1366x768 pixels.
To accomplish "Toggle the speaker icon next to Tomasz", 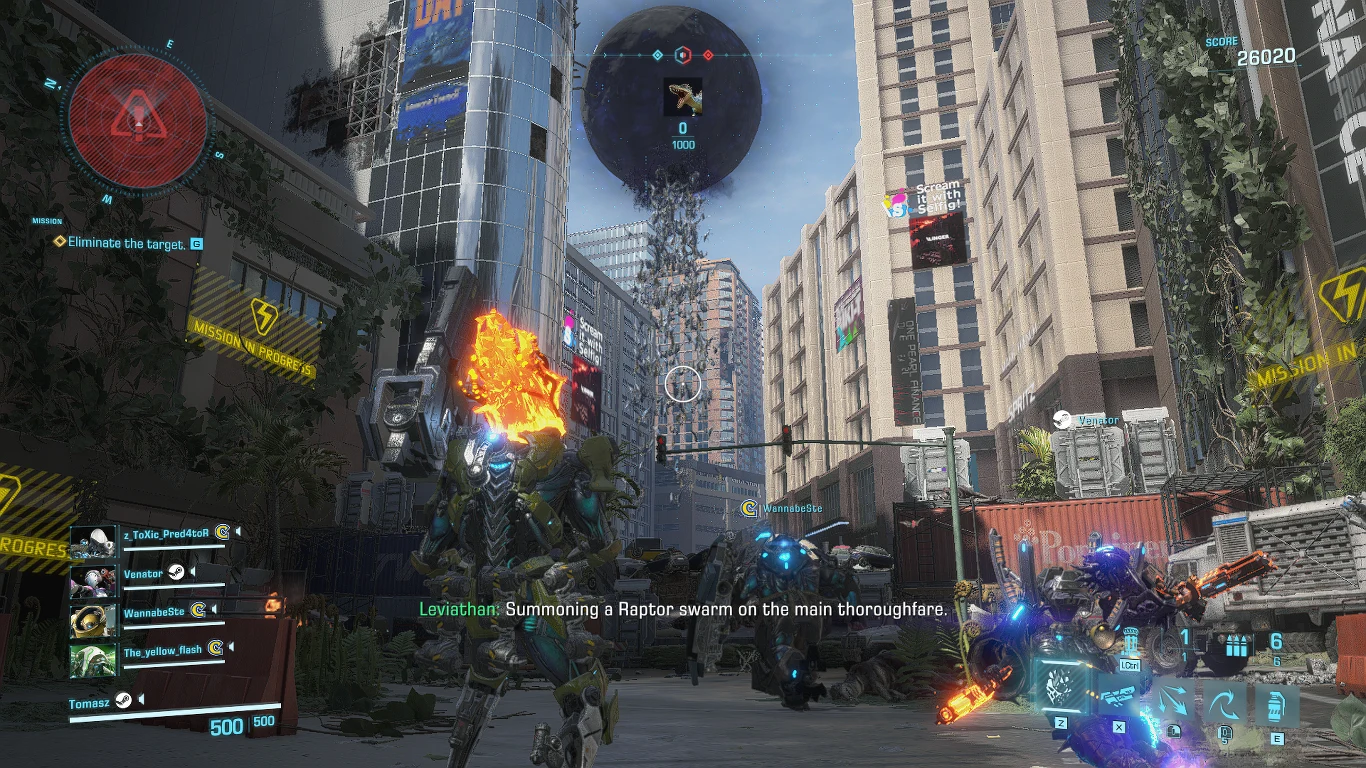I will point(141,699).
